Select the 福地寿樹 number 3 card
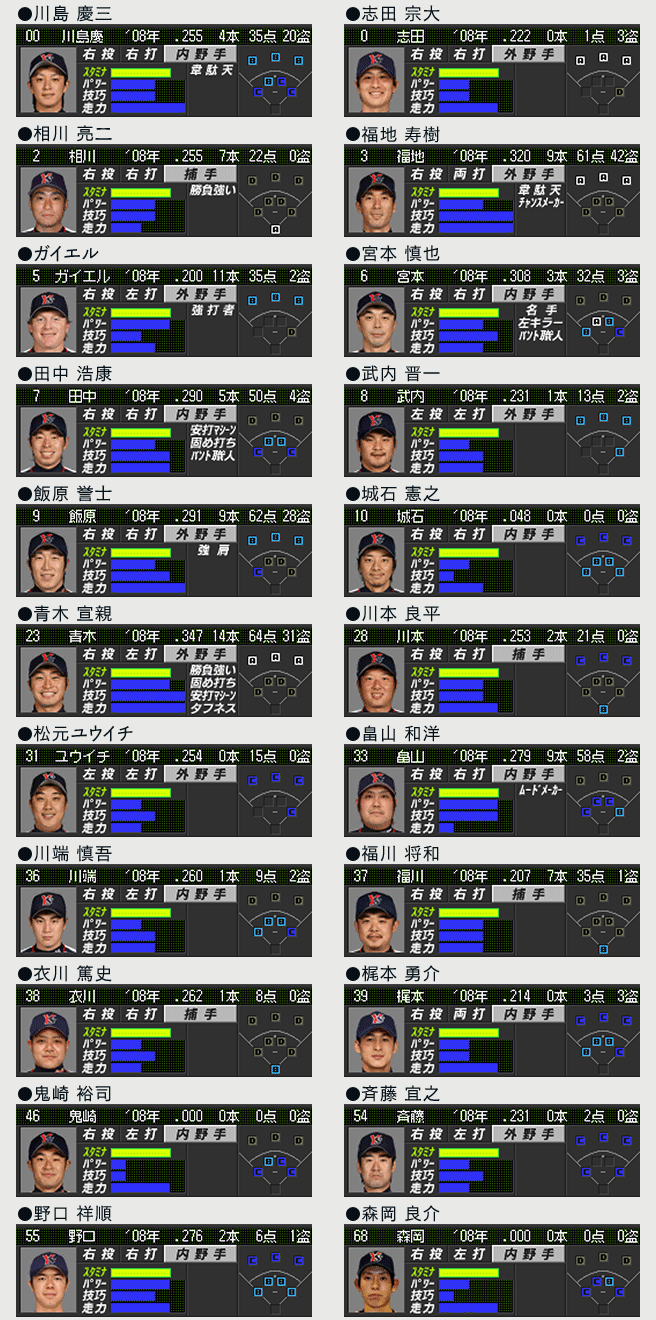This screenshot has height=1320, width=656. point(492,192)
